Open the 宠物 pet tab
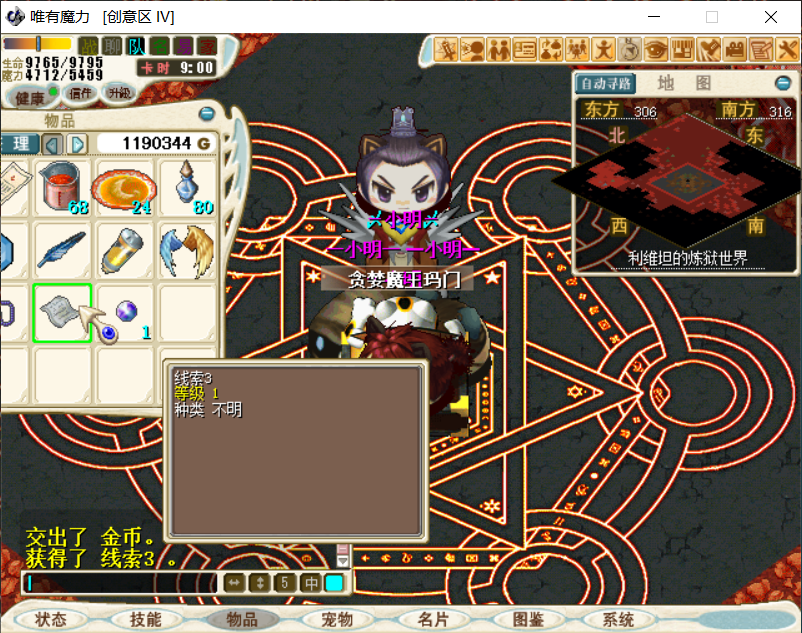This screenshot has width=802, height=633. coord(337,620)
